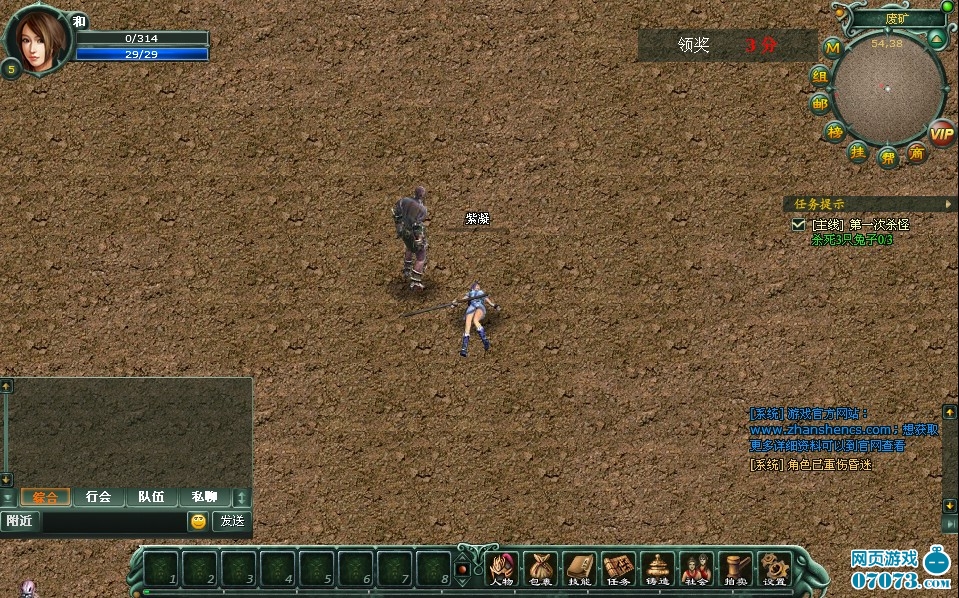Click the 邮 mail button
Image resolution: width=959 pixels, height=598 pixels.
820,103
